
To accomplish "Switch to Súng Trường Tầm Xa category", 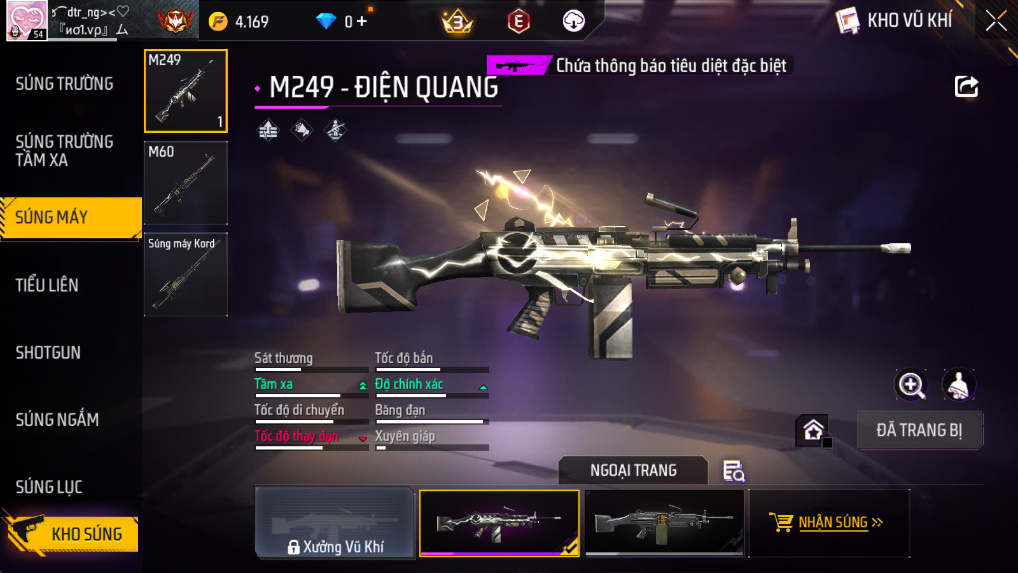I will [x=65, y=151].
